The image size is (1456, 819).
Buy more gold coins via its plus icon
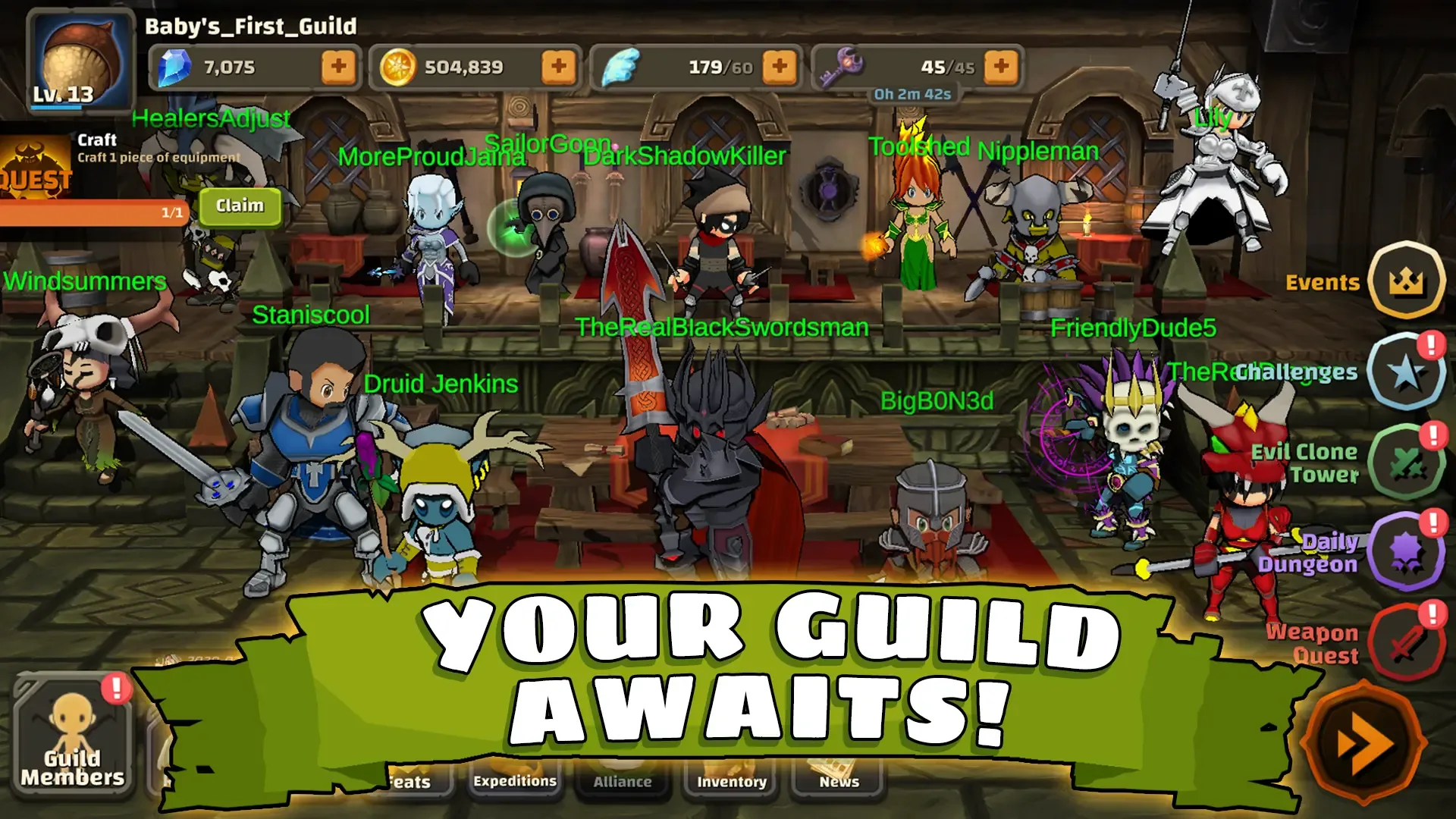tap(559, 67)
